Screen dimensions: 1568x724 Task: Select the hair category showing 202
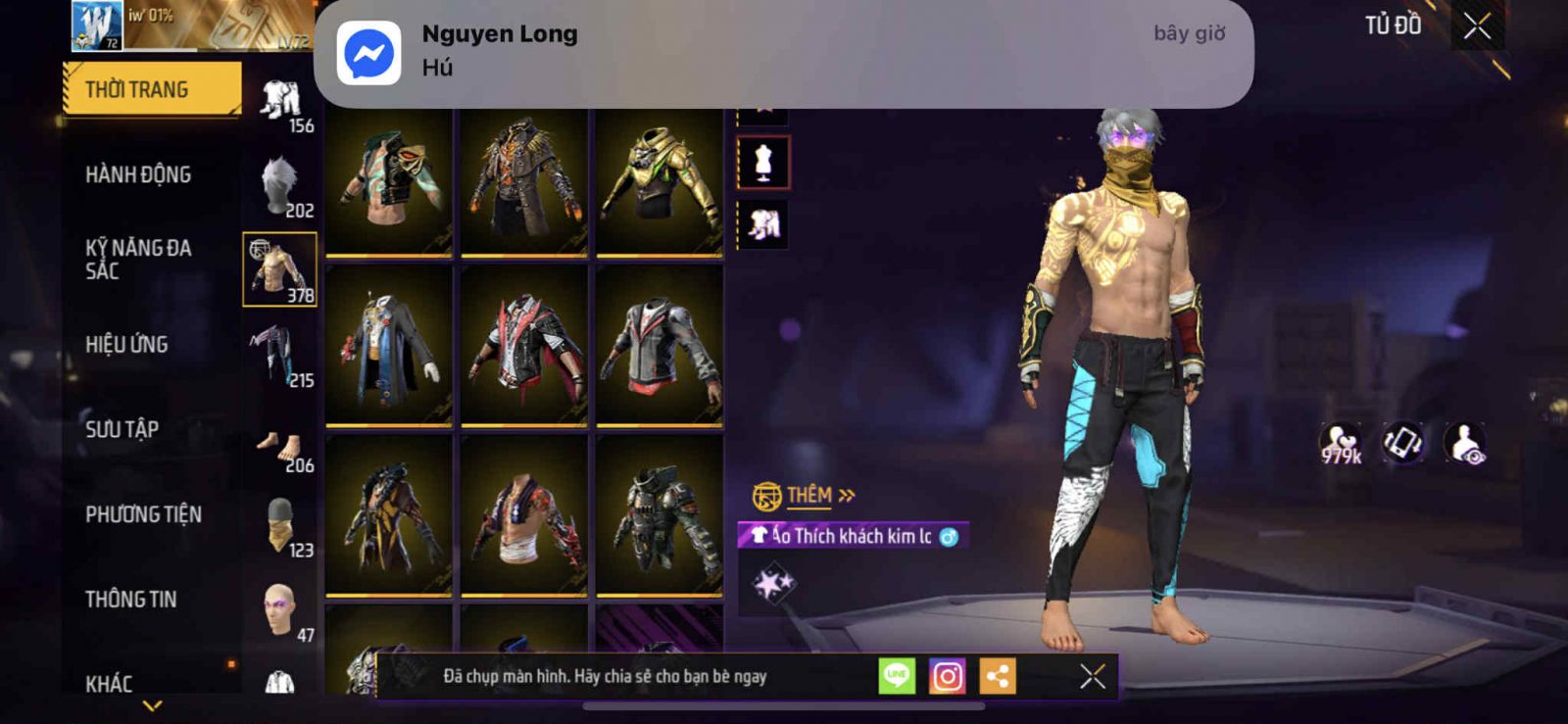(x=280, y=186)
